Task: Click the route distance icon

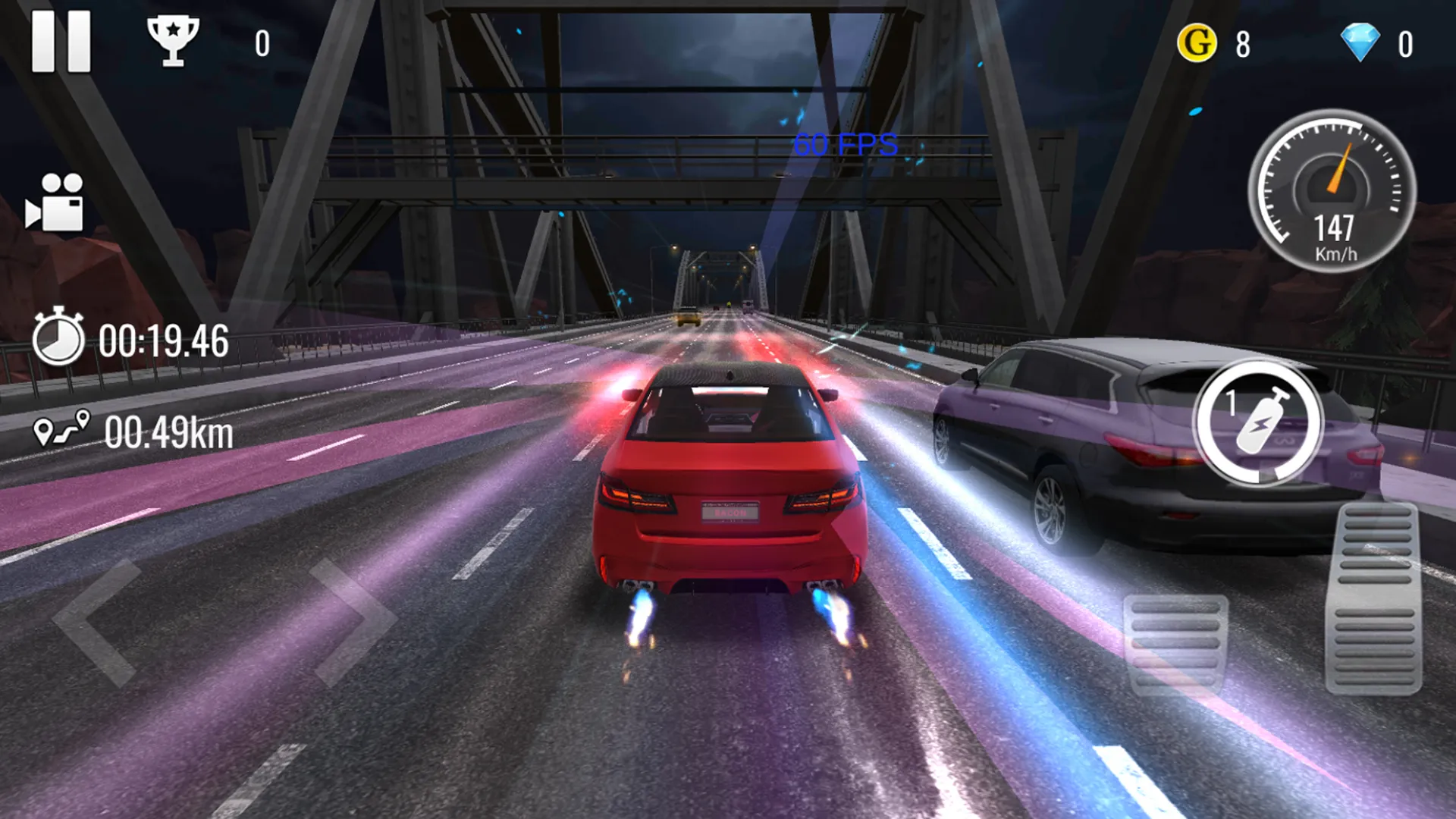Action: click(x=61, y=428)
